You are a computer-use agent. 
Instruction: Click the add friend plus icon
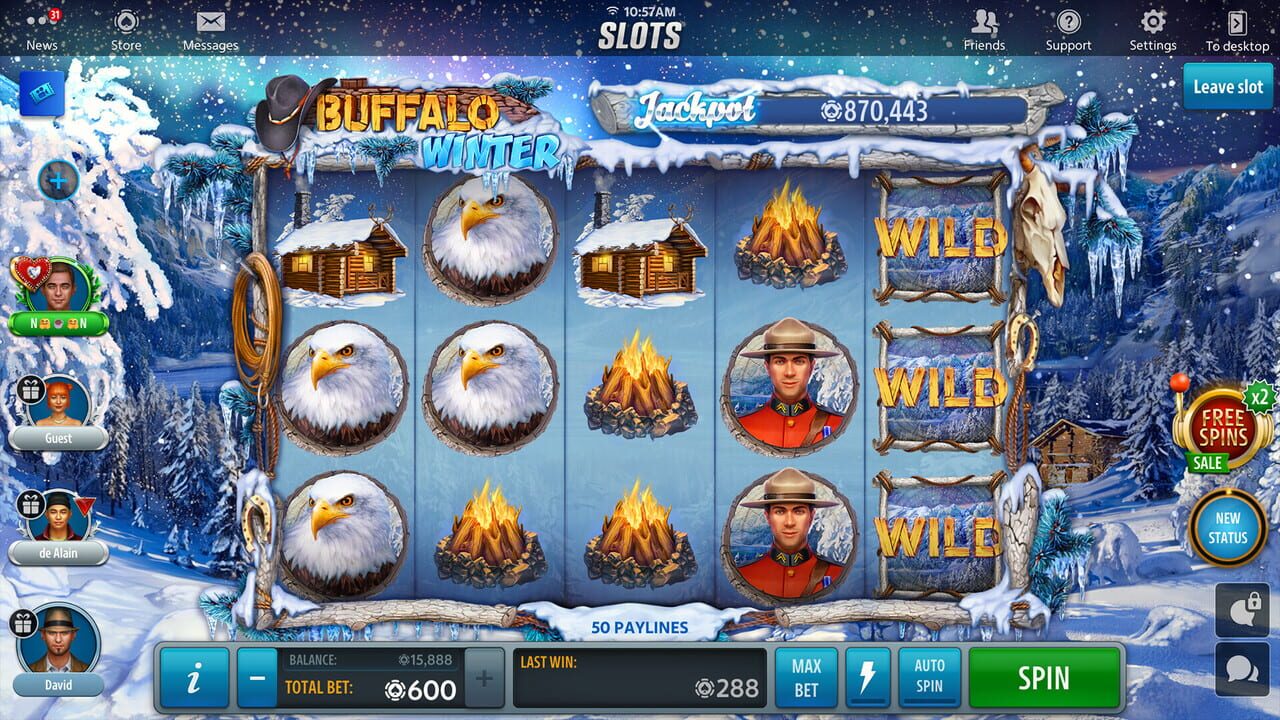click(61, 180)
